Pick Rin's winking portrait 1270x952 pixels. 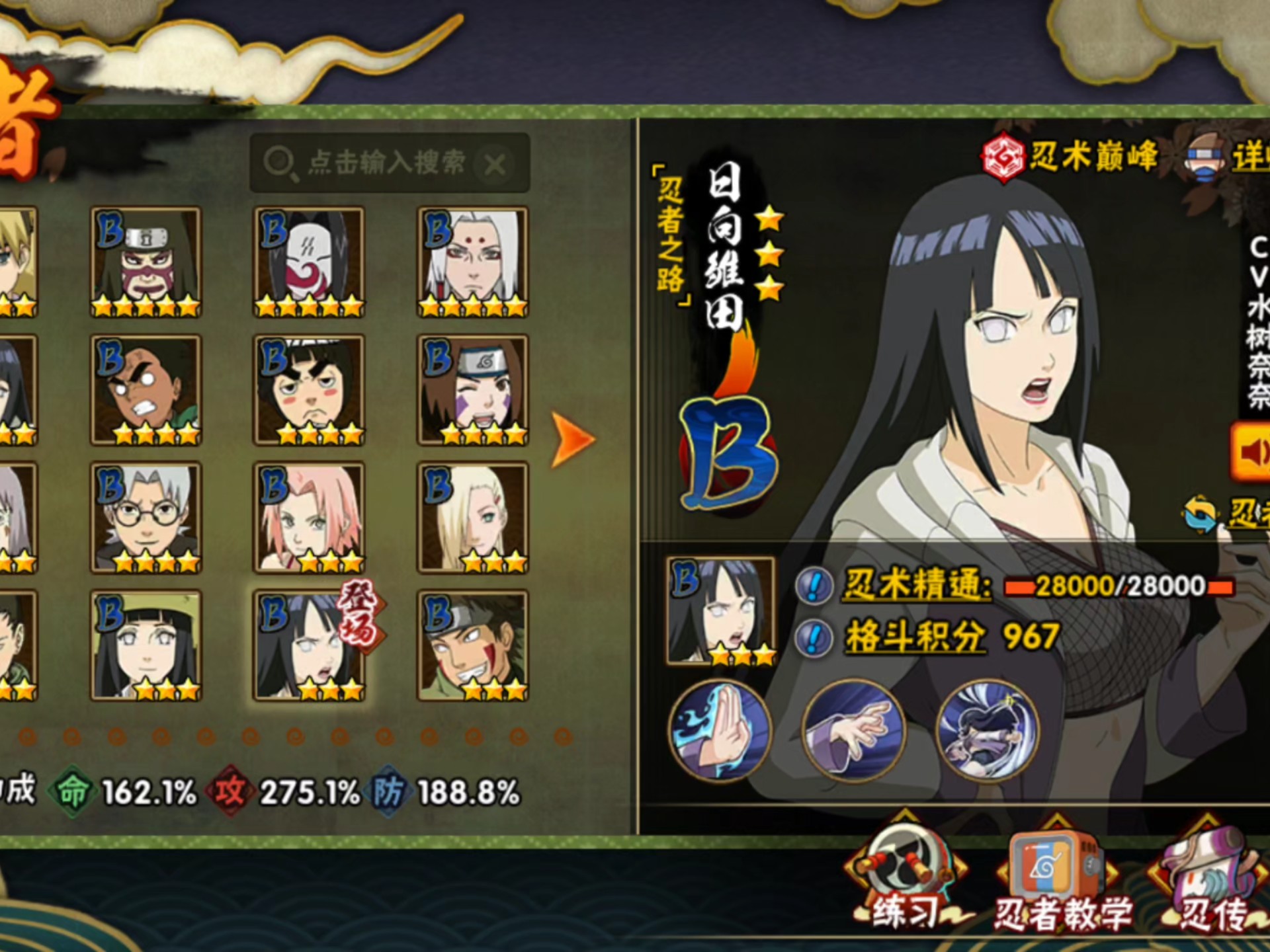point(472,390)
